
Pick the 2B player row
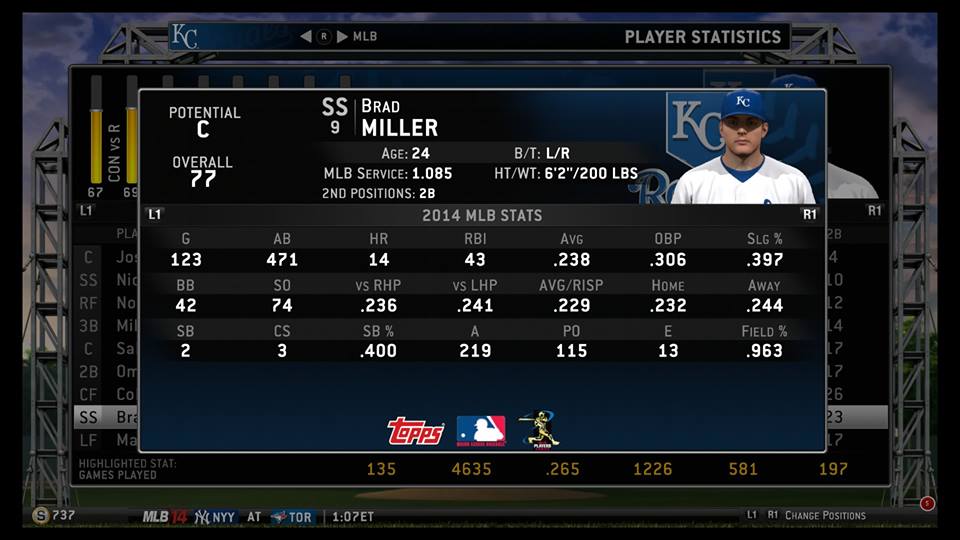106,372
